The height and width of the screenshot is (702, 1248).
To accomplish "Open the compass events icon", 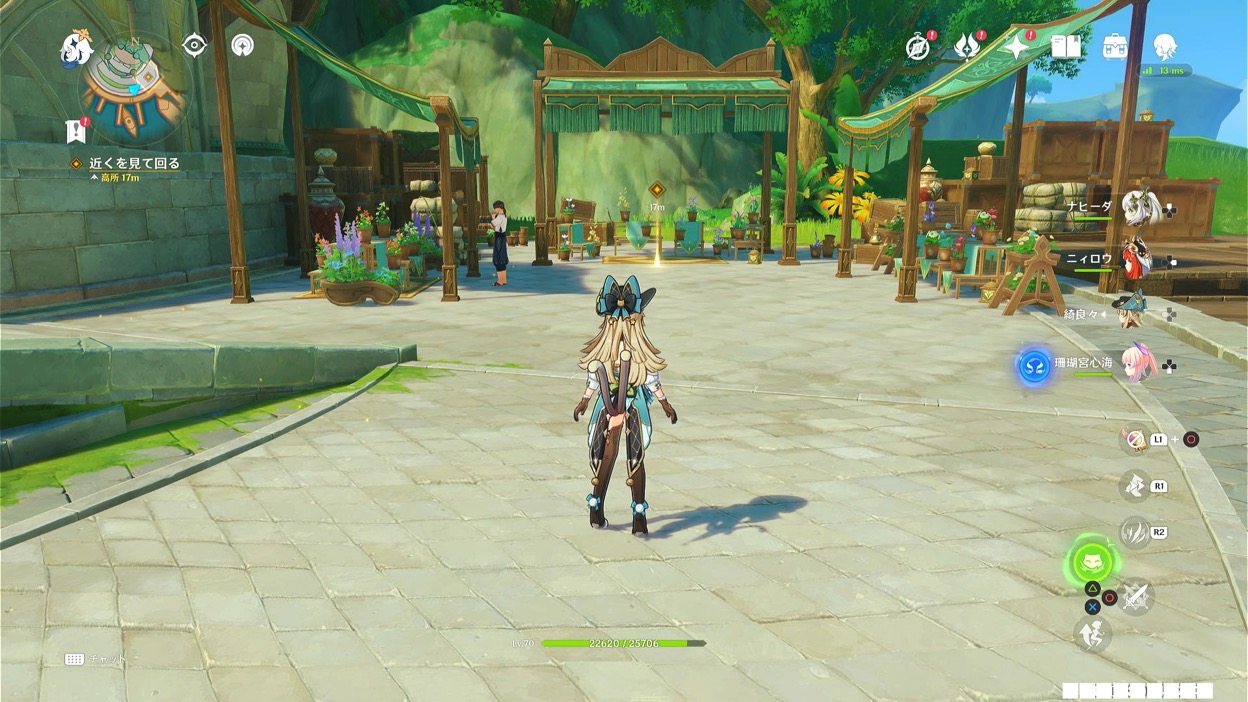I will pos(917,47).
